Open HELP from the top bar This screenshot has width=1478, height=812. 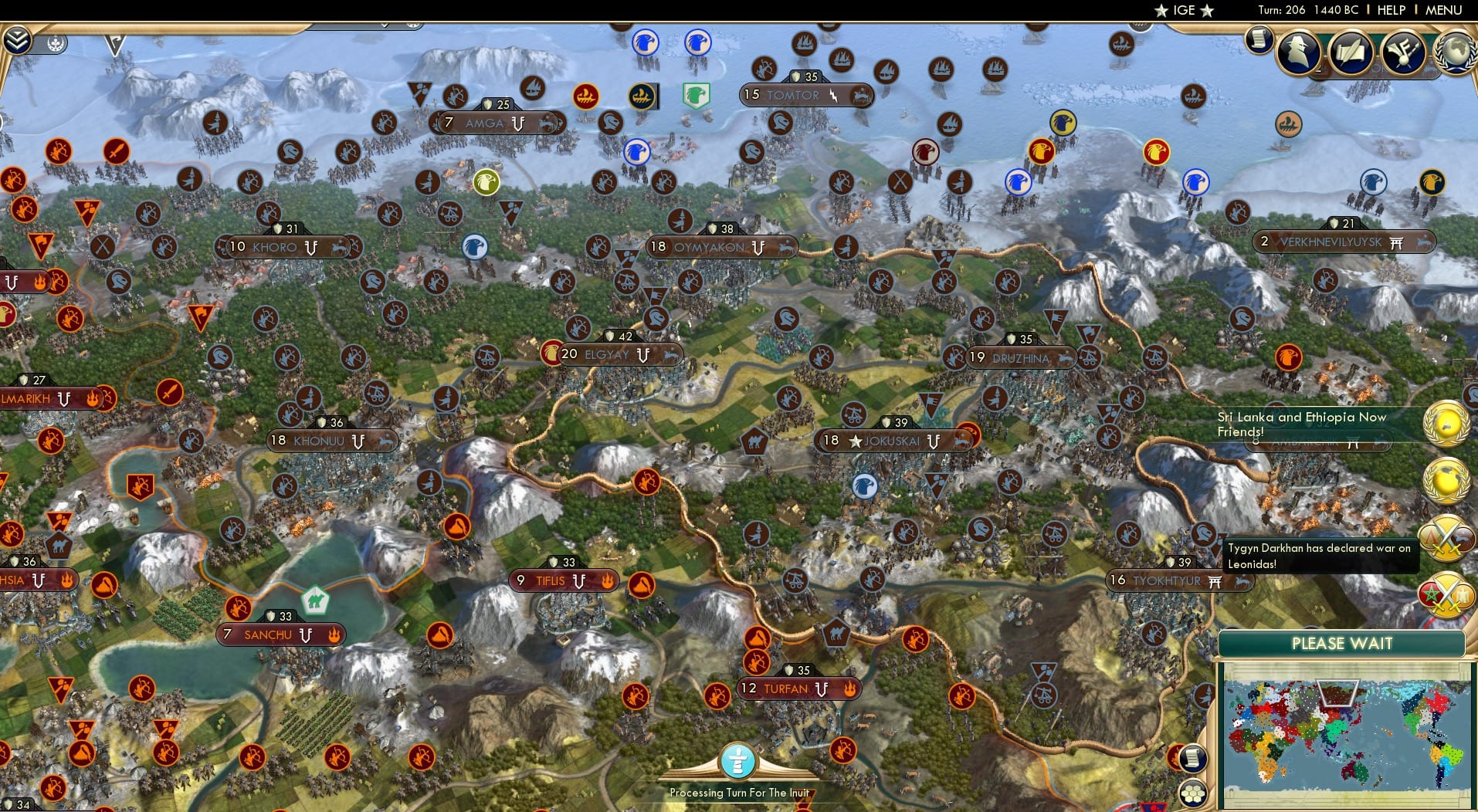pyautogui.click(x=1390, y=10)
